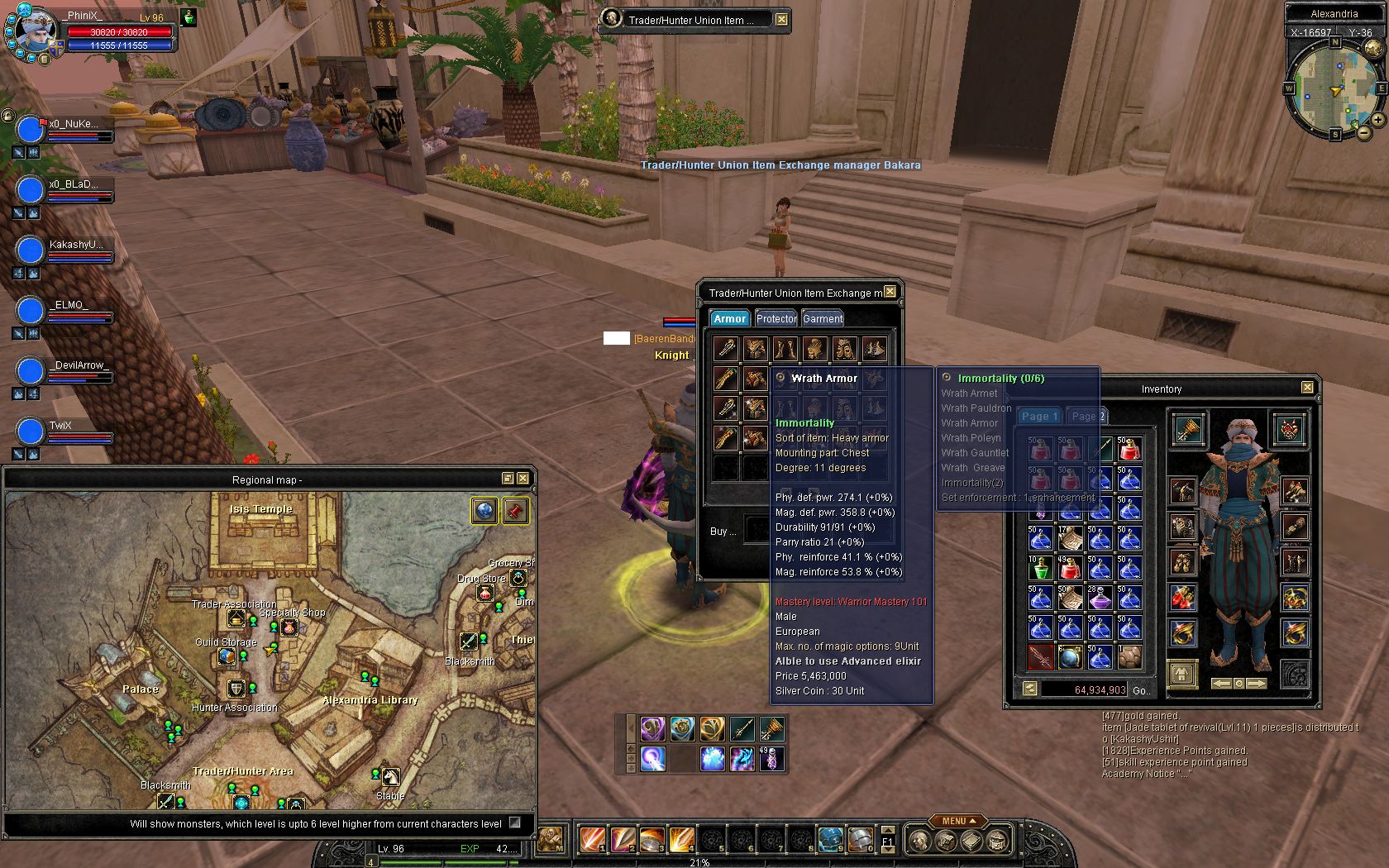Viewport: 1389px width, 868px height.
Task: Switch to the Protector shop tab
Action: (x=776, y=318)
